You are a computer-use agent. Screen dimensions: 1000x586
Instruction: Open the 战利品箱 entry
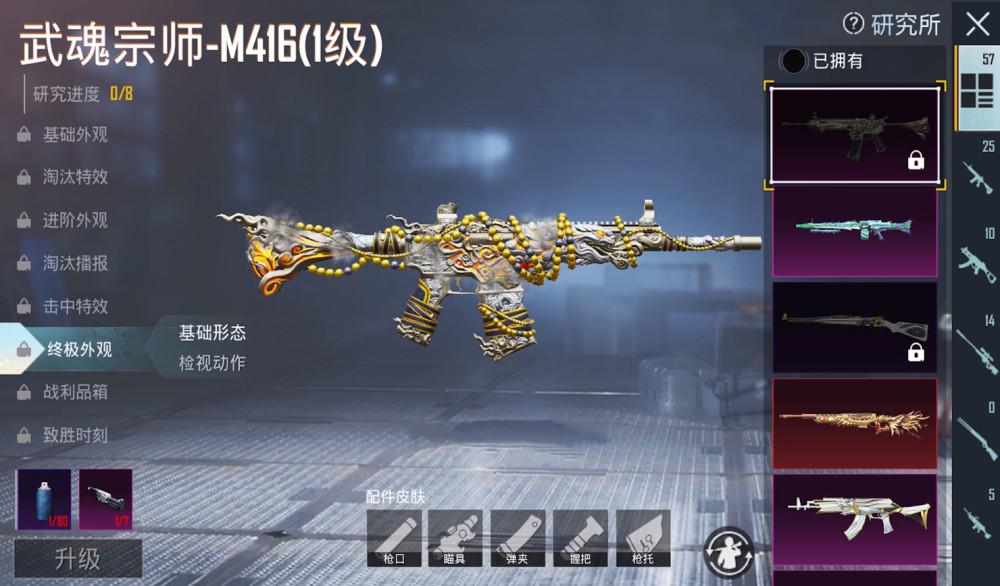click(x=74, y=393)
